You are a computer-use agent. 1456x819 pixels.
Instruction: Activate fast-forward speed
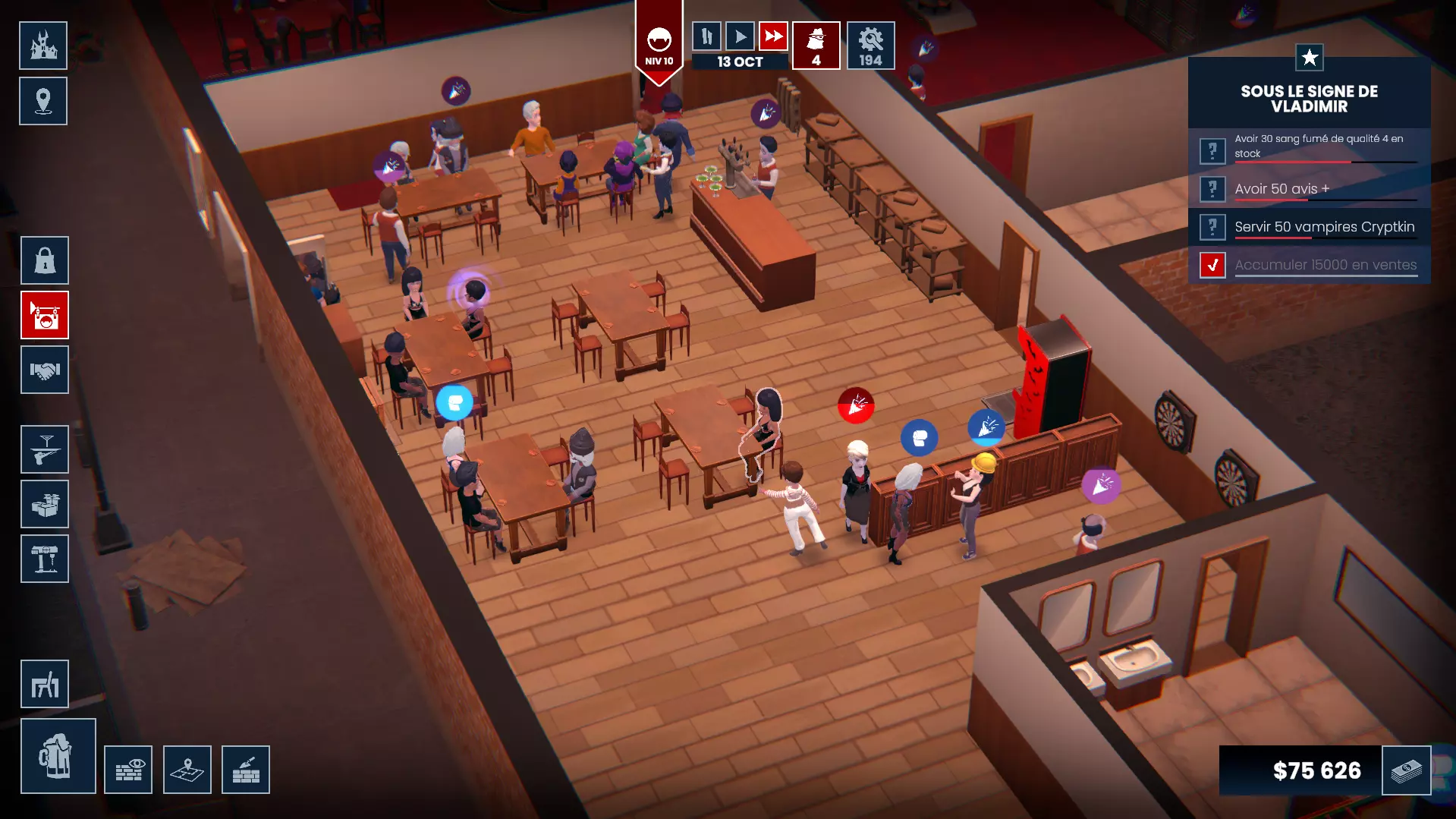(x=773, y=36)
